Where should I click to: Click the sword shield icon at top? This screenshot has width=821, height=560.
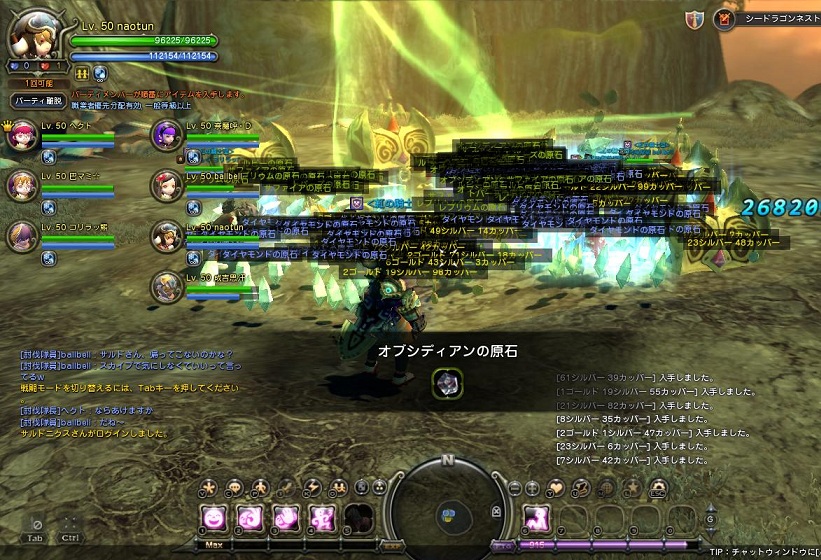pos(694,19)
